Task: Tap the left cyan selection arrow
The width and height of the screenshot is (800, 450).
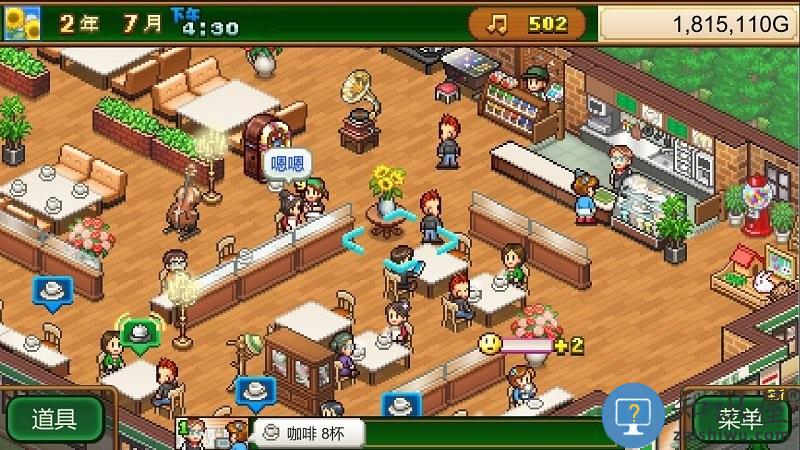Action: tap(353, 240)
